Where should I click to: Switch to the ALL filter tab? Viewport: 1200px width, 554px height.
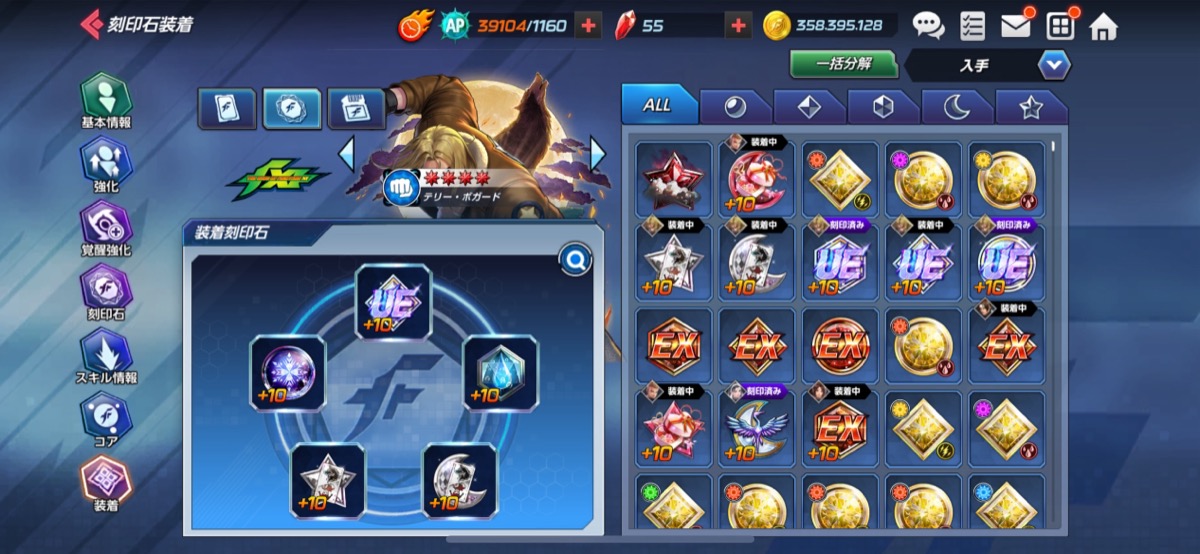[657, 105]
